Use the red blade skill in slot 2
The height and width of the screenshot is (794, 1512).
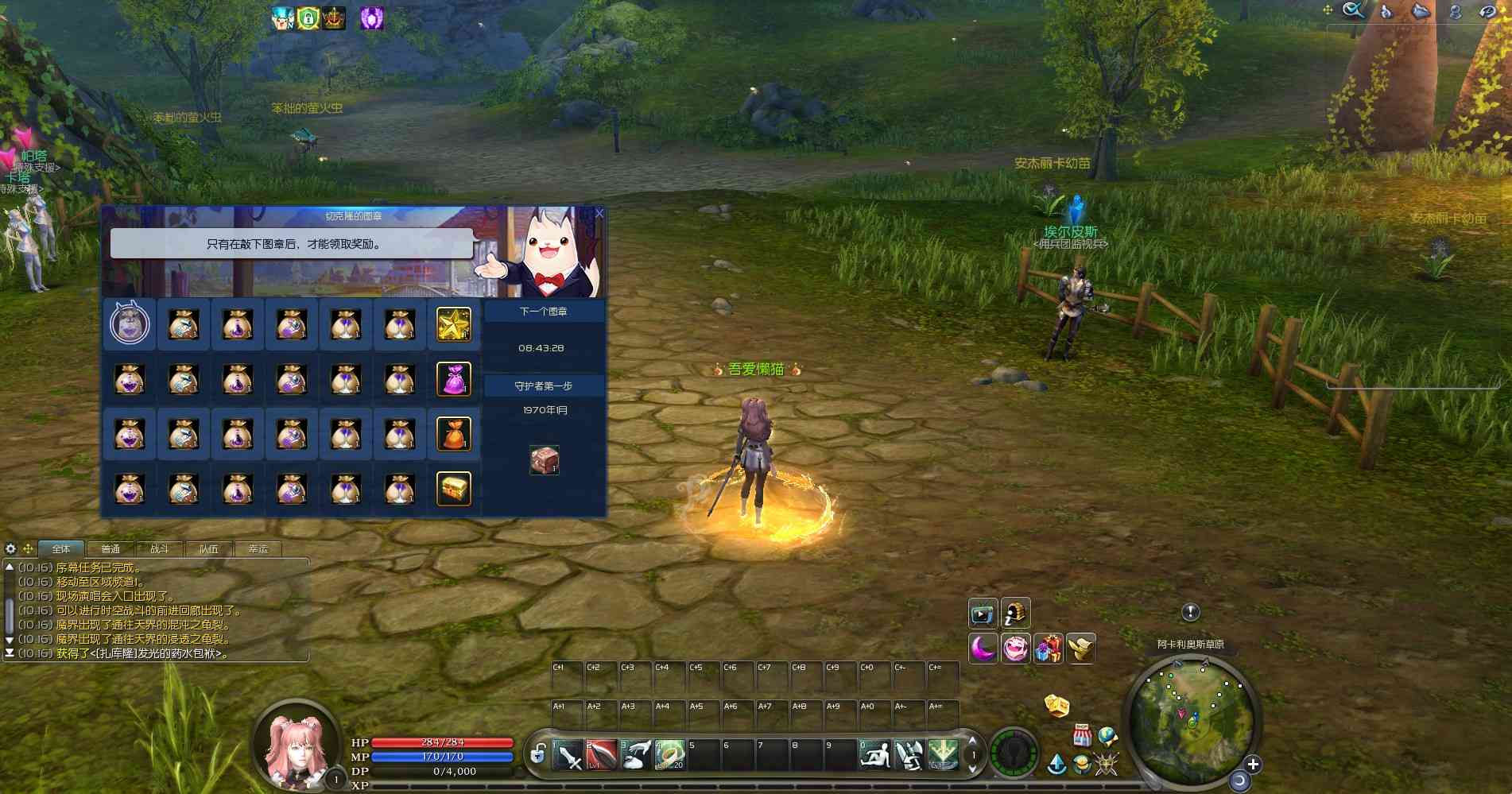[x=602, y=755]
